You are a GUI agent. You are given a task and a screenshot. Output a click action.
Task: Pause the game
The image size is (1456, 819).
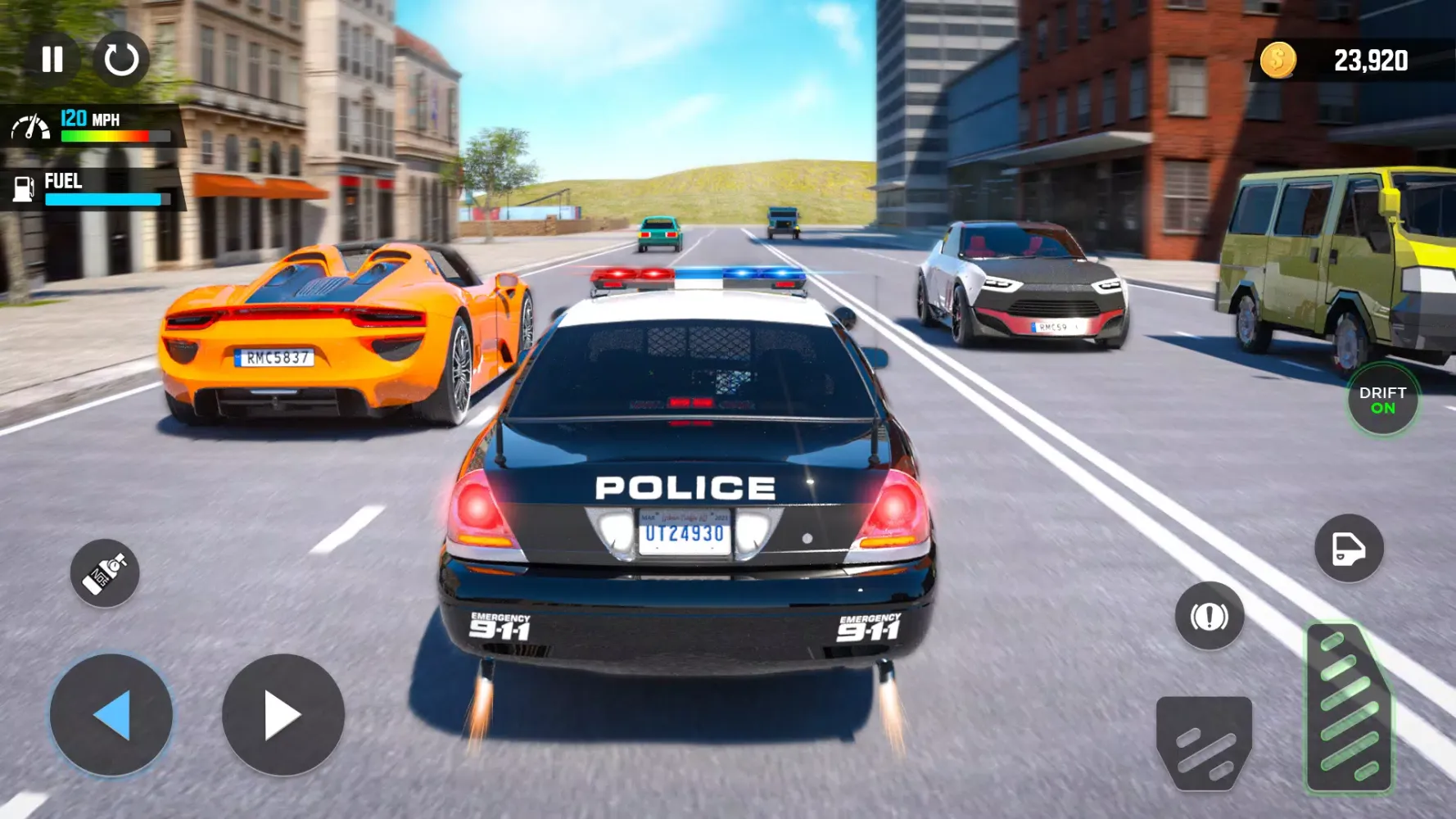click(x=52, y=59)
